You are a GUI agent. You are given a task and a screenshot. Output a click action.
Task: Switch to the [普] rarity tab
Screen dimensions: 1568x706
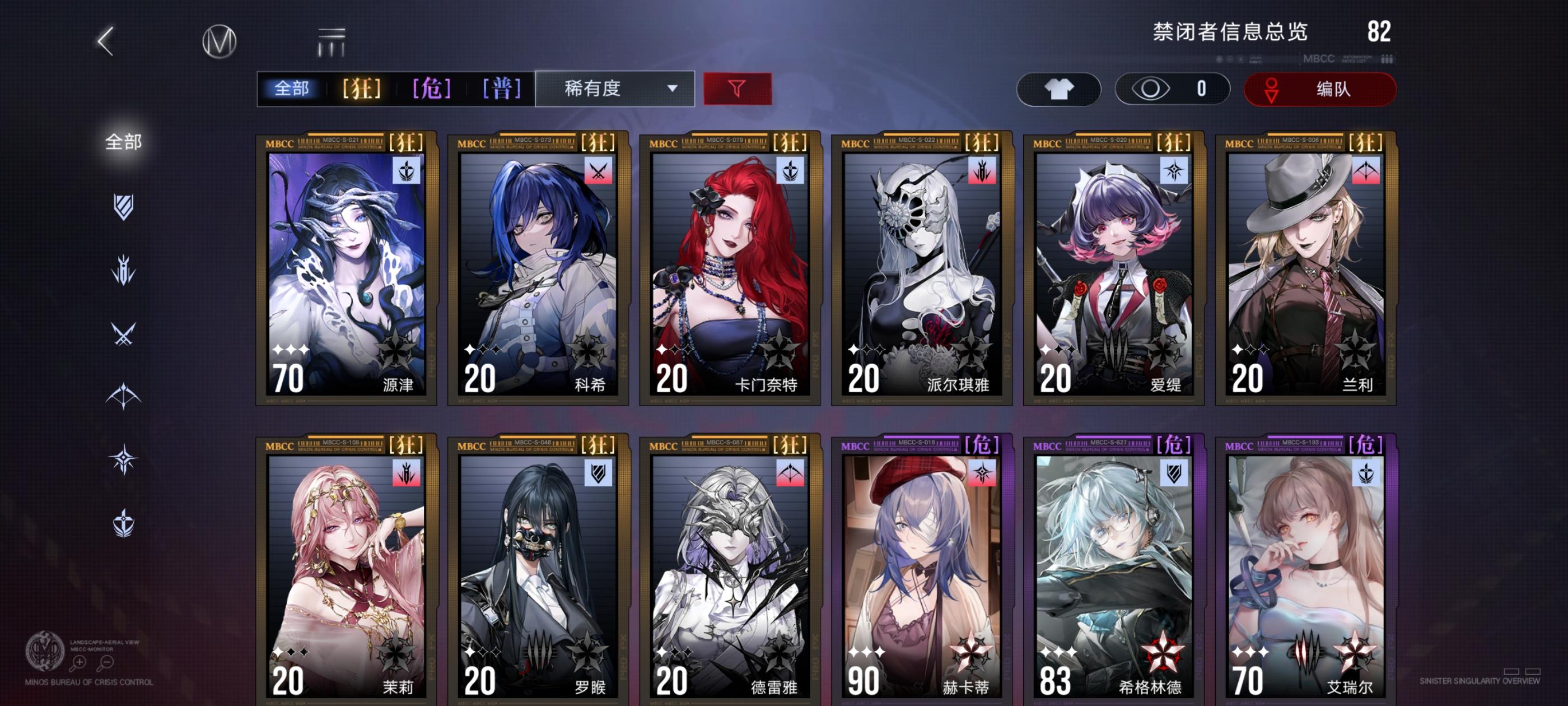tap(500, 89)
